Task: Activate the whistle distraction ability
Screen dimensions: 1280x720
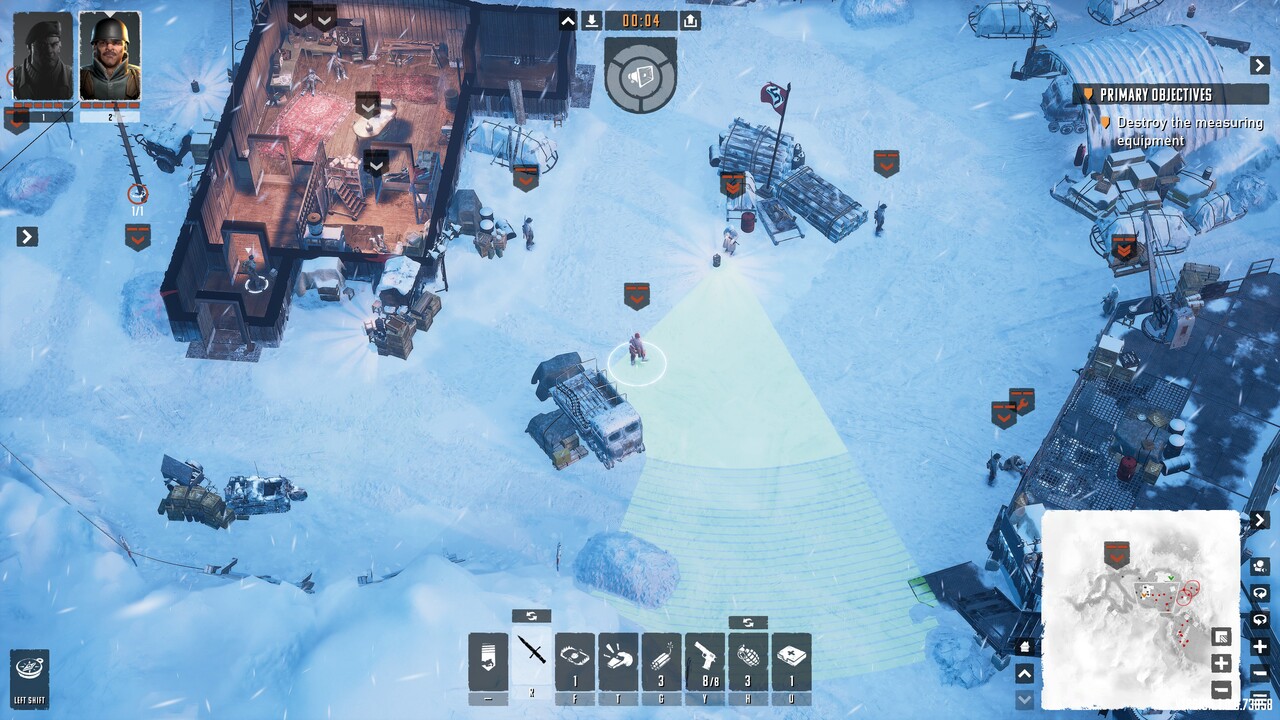Action: [618, 660]
